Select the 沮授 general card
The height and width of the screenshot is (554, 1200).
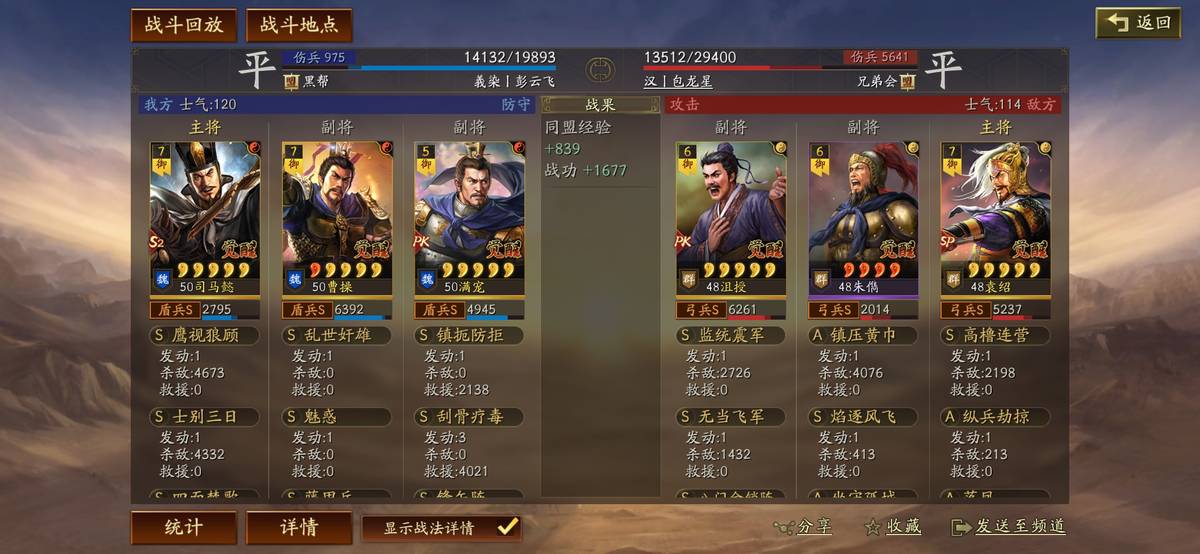click(x=731, y=217)
